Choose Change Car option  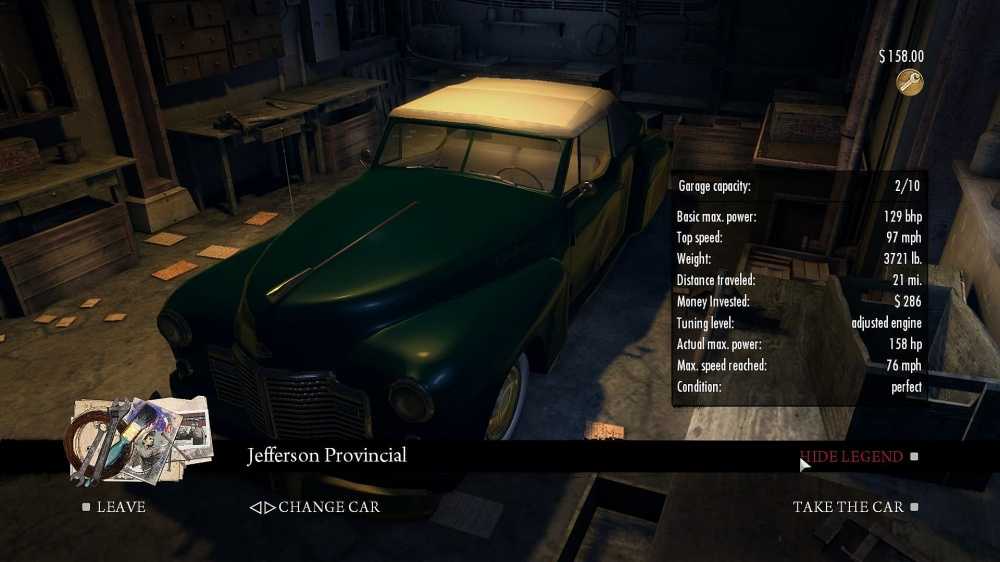[316, 507]
